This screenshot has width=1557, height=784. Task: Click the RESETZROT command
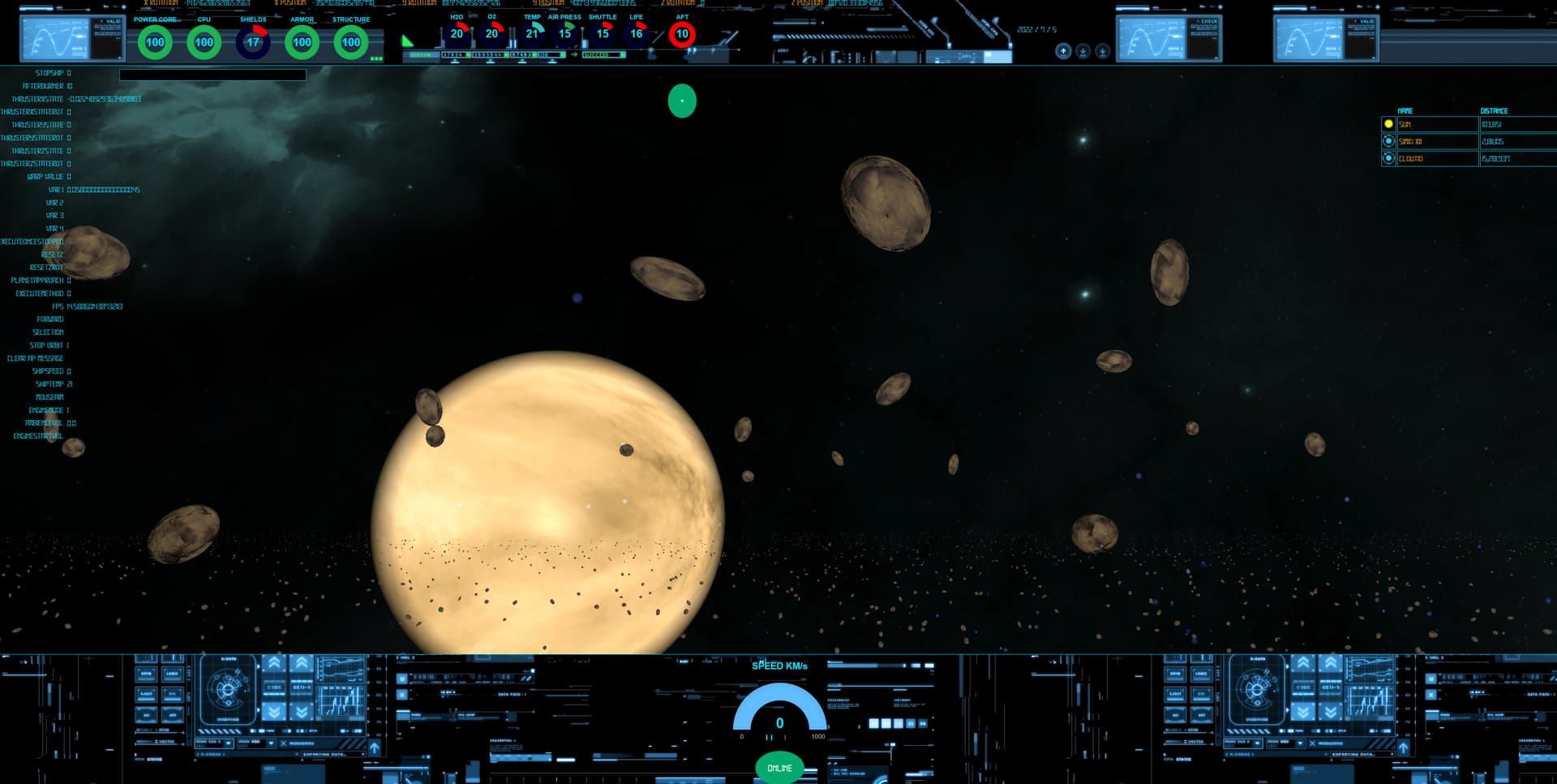click(46, 268)
